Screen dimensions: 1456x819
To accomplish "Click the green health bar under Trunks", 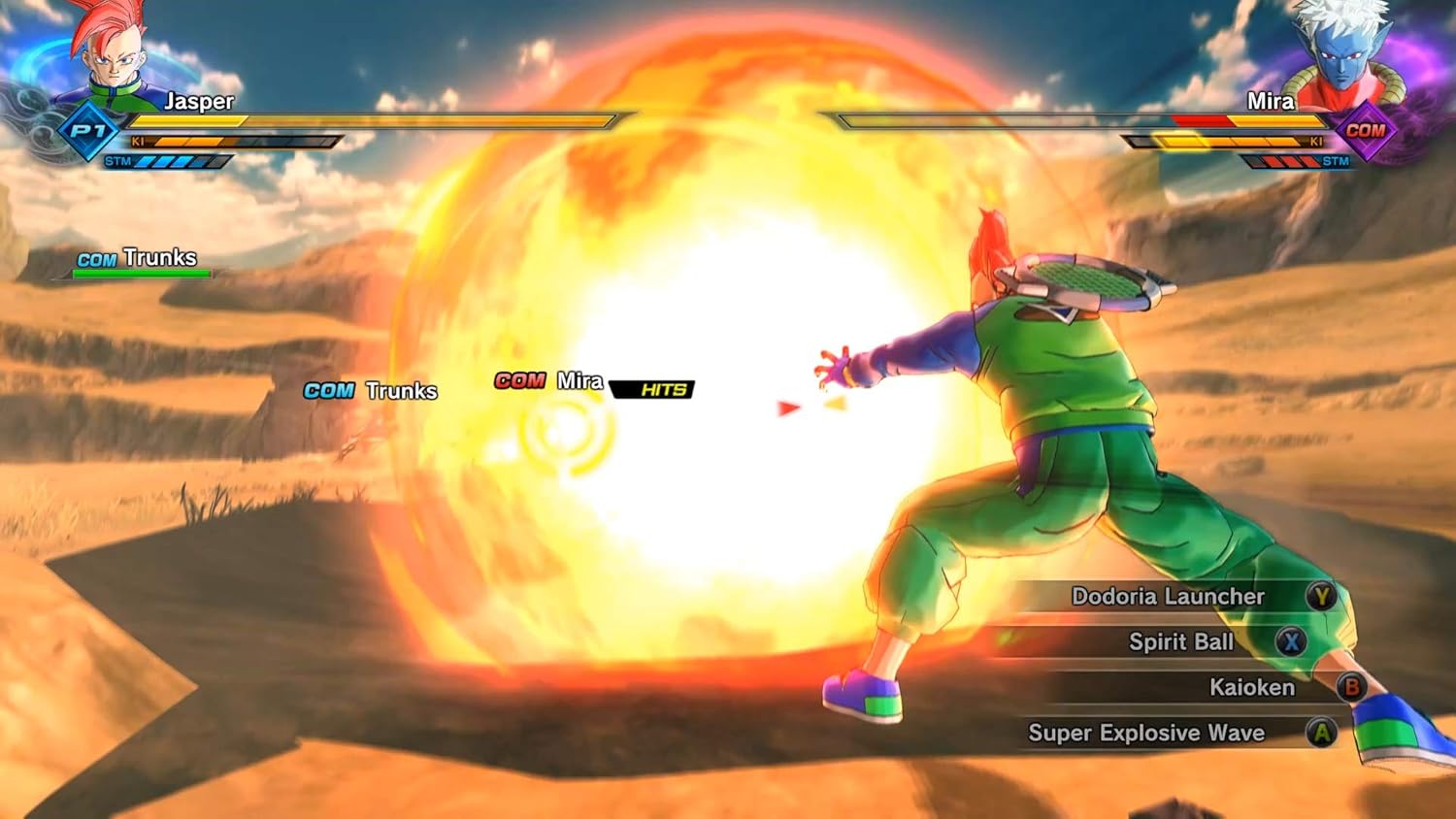I will coord(142,273).
